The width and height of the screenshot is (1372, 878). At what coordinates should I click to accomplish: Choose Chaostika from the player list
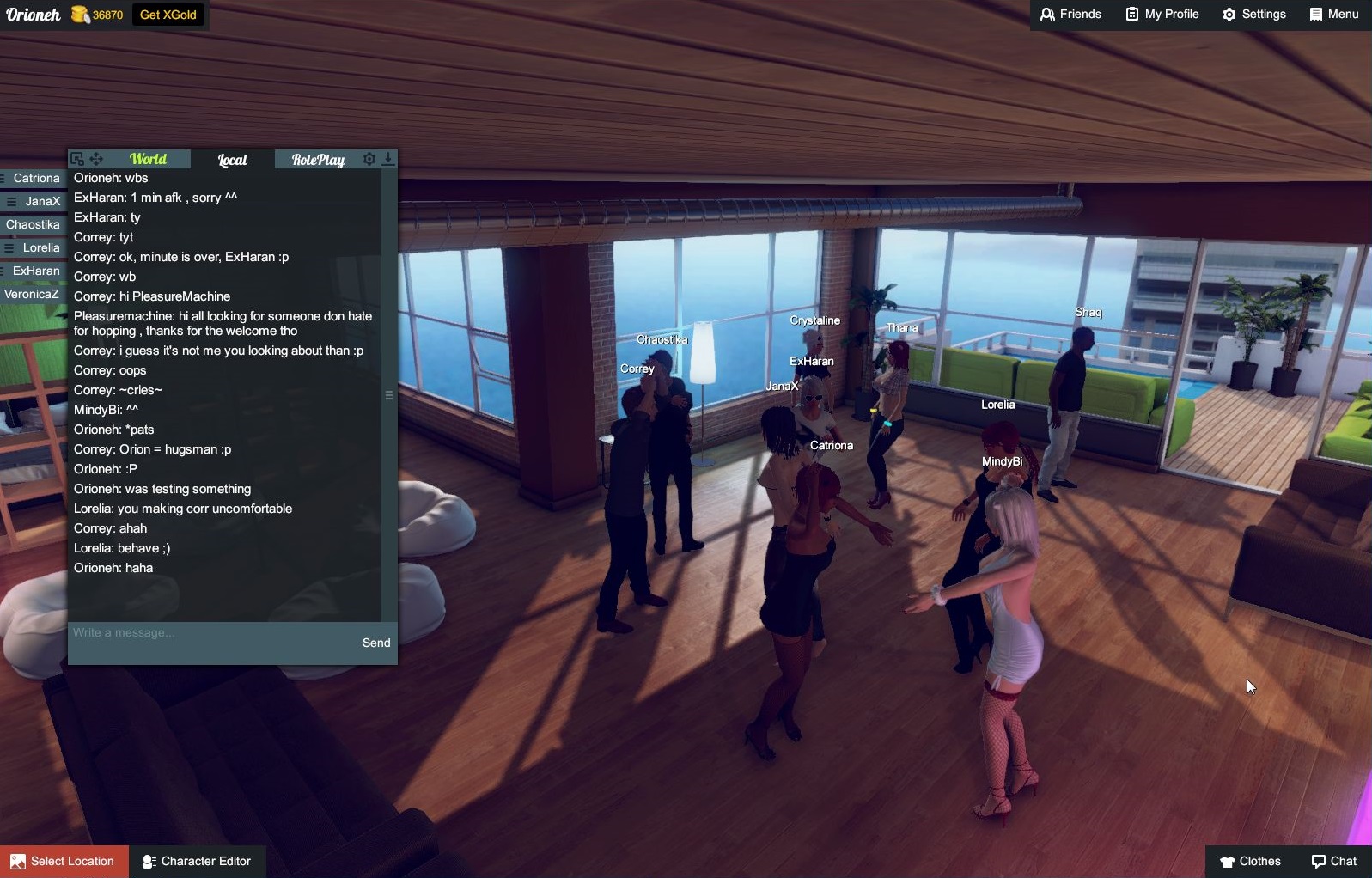point(33,225)
